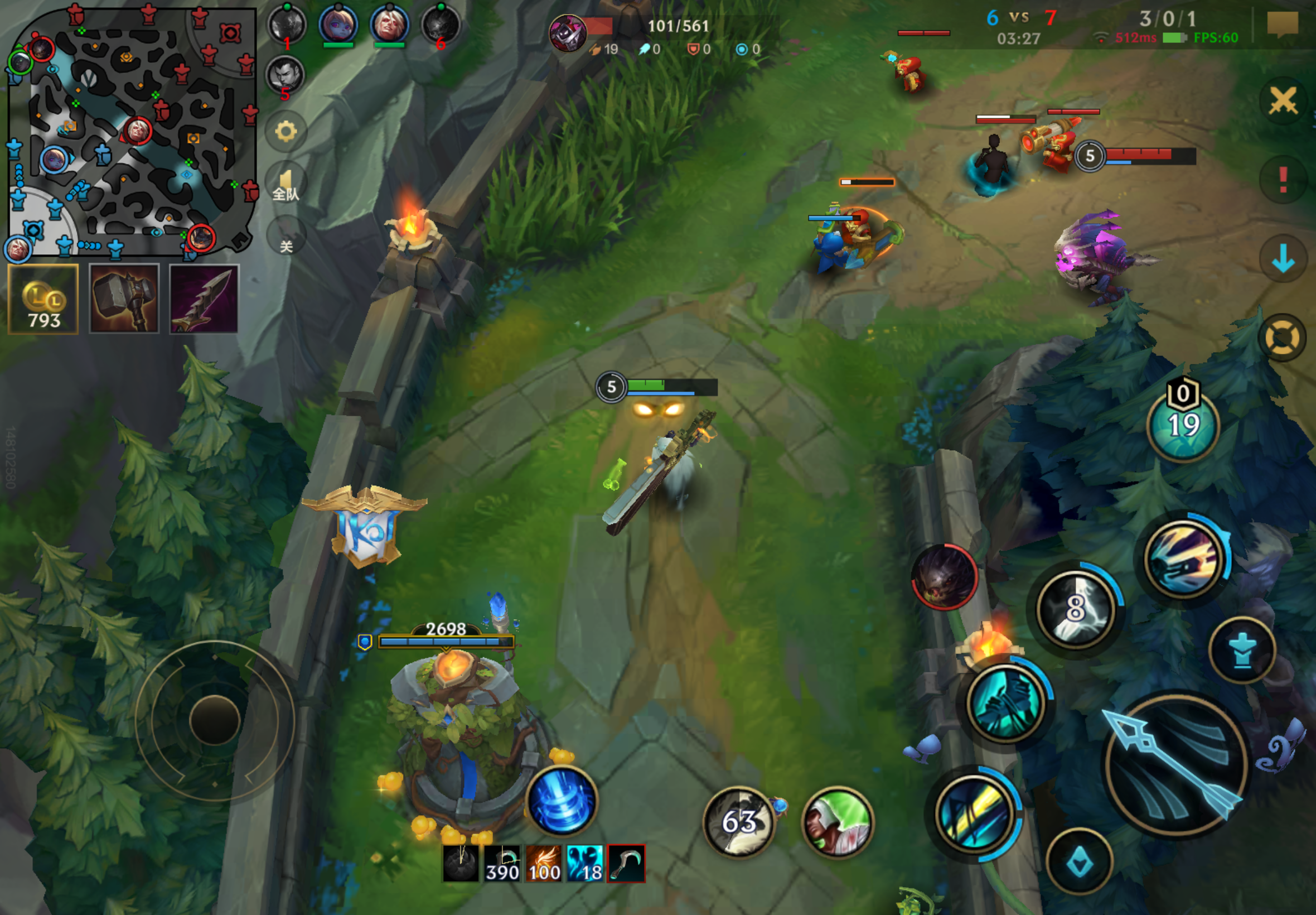Screen dimensions: 1316x915
Task: Activate the scythe item in buff bar
Action: click(626, 863)
